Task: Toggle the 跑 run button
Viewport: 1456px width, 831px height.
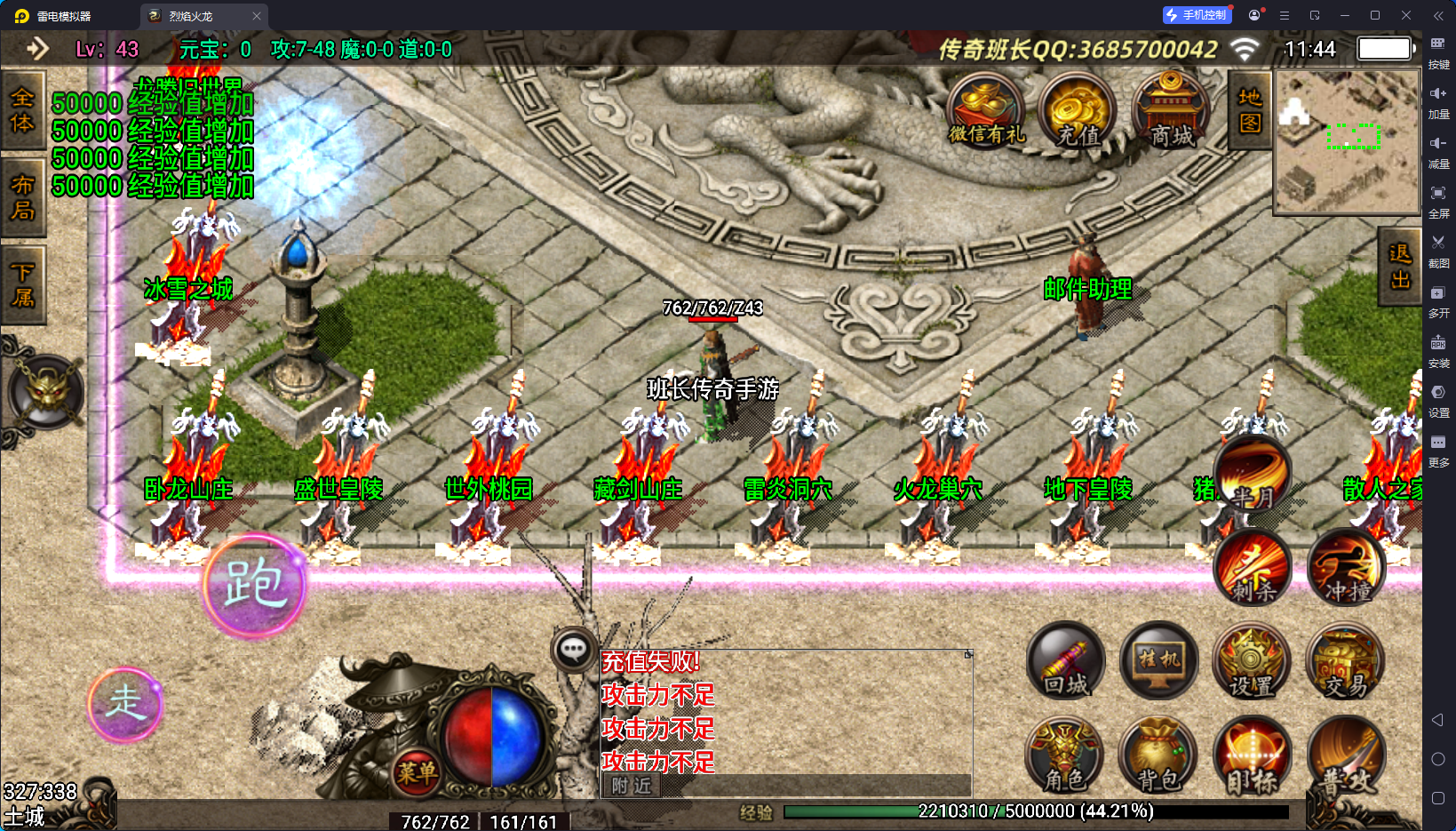Action: [x=254, y=585]
